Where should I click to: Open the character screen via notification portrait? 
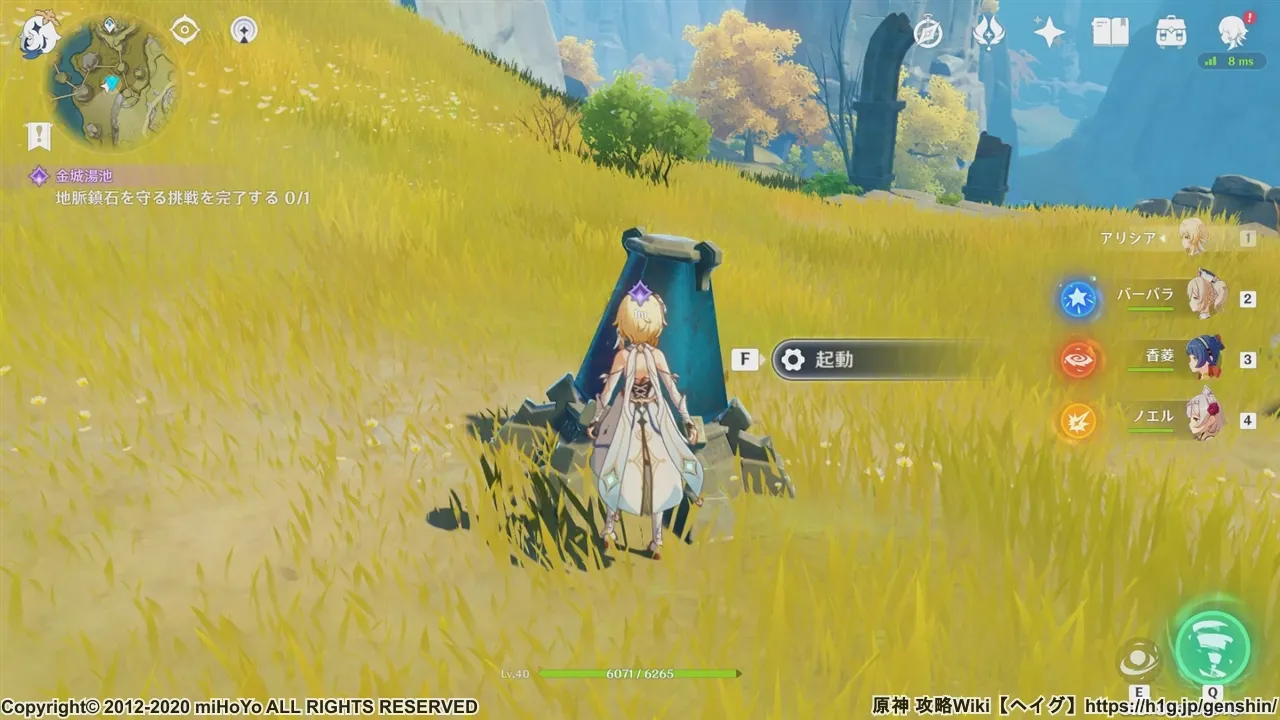tap(1231, 31)
